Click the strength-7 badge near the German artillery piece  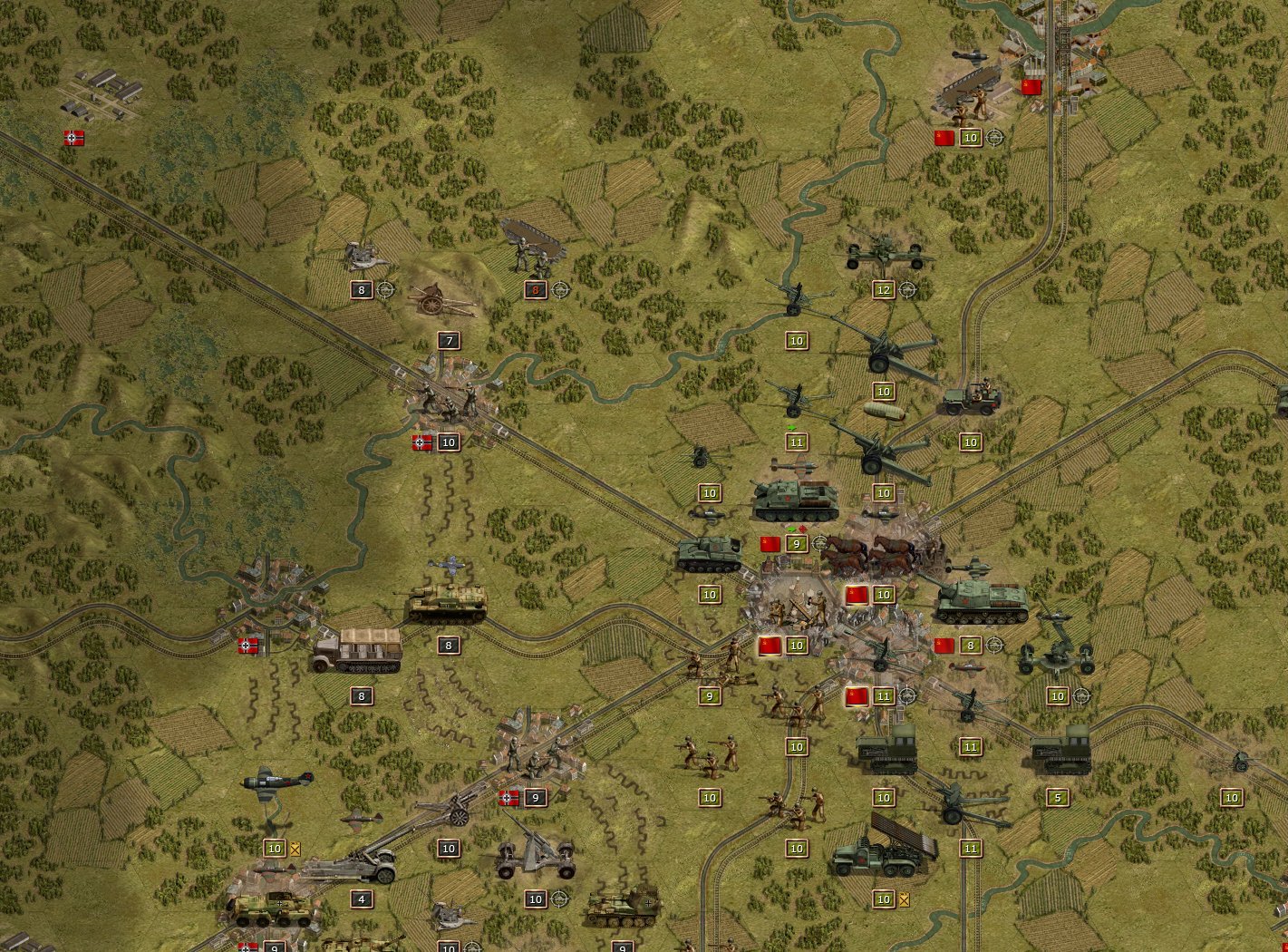coord(448,341)
